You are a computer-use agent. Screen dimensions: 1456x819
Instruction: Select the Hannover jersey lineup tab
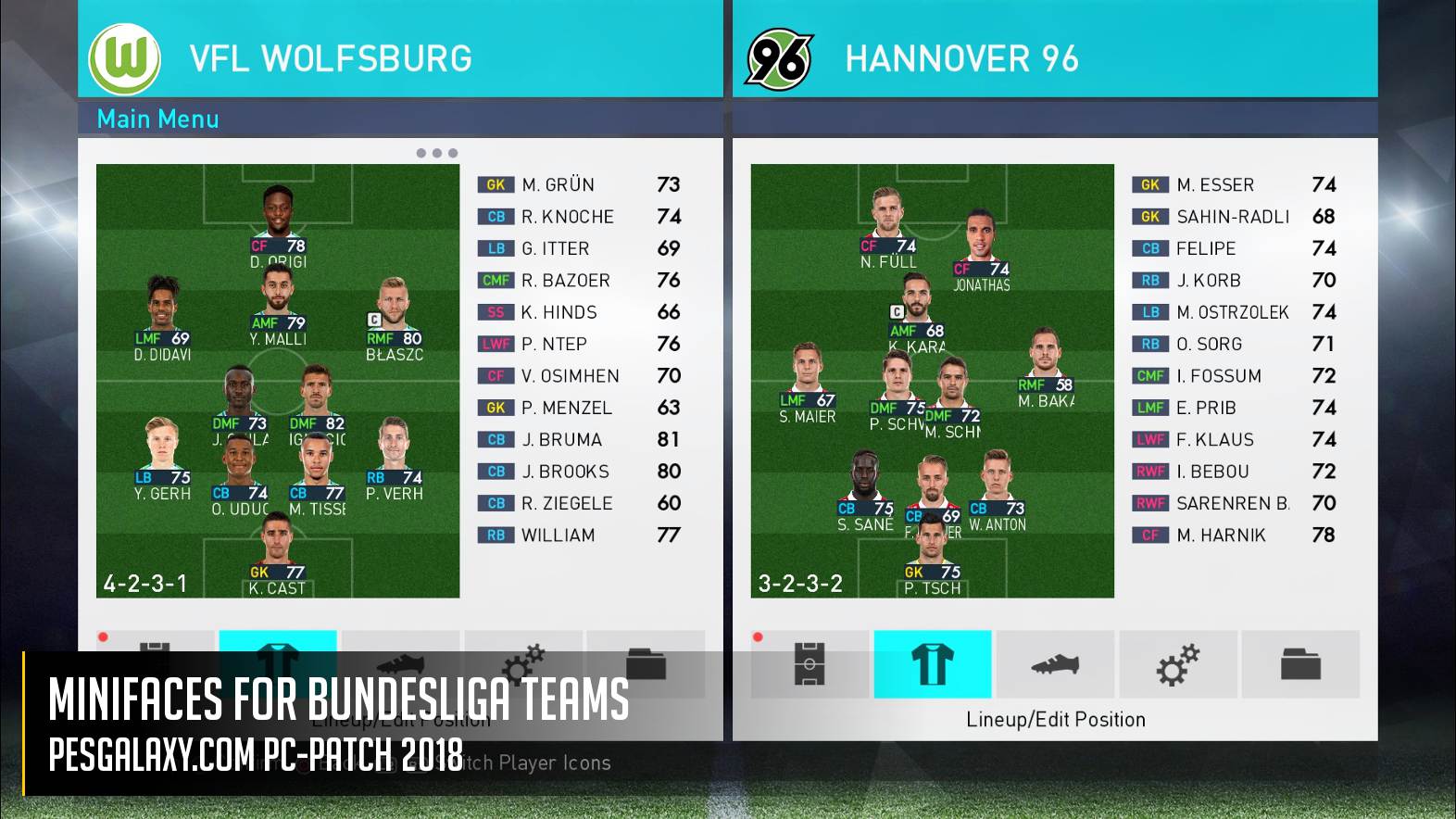(932, 664)
